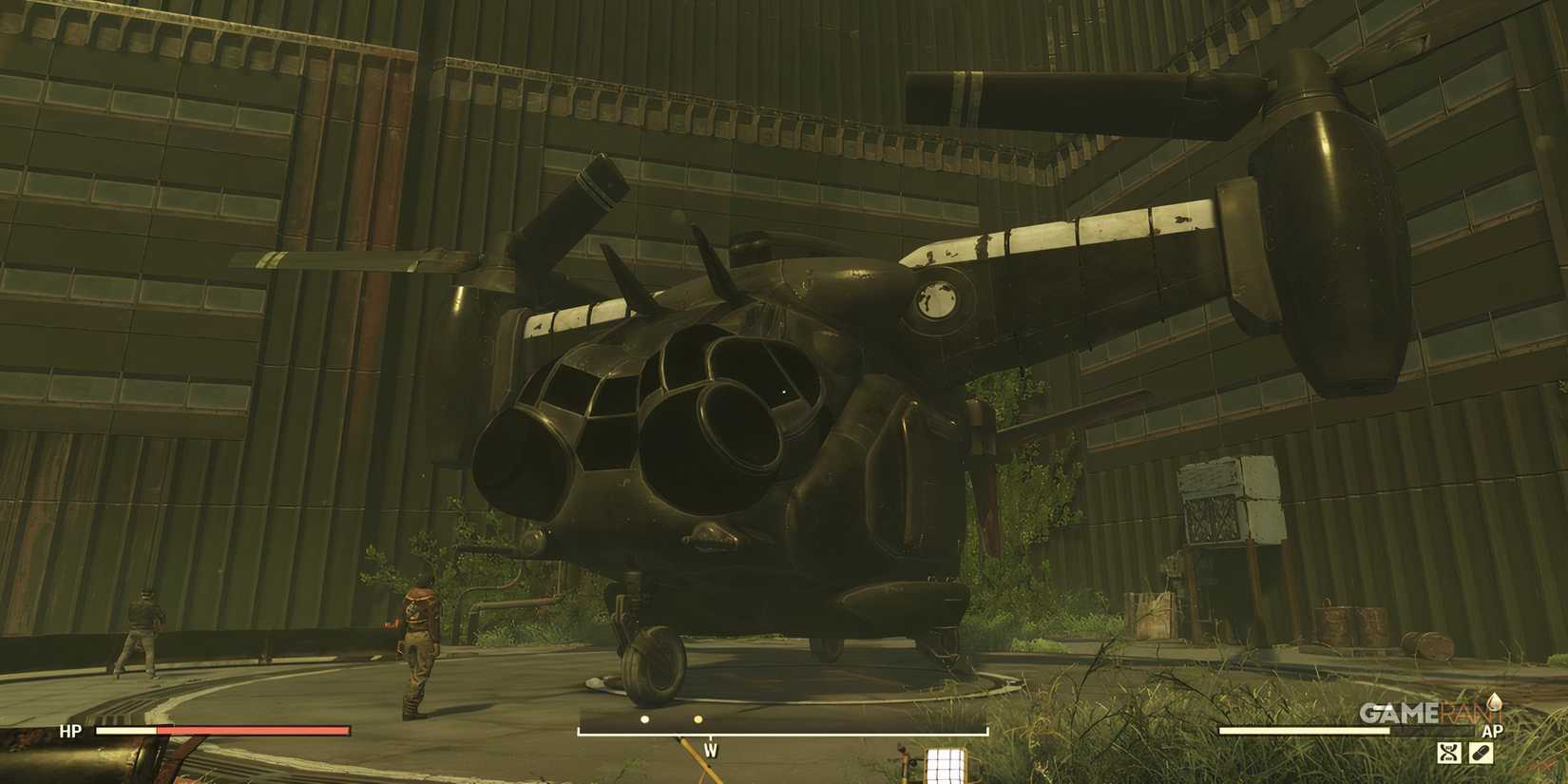Click the white cargo crate on the right
This screenshot has width=1568, height=784.
point(1226,485)
